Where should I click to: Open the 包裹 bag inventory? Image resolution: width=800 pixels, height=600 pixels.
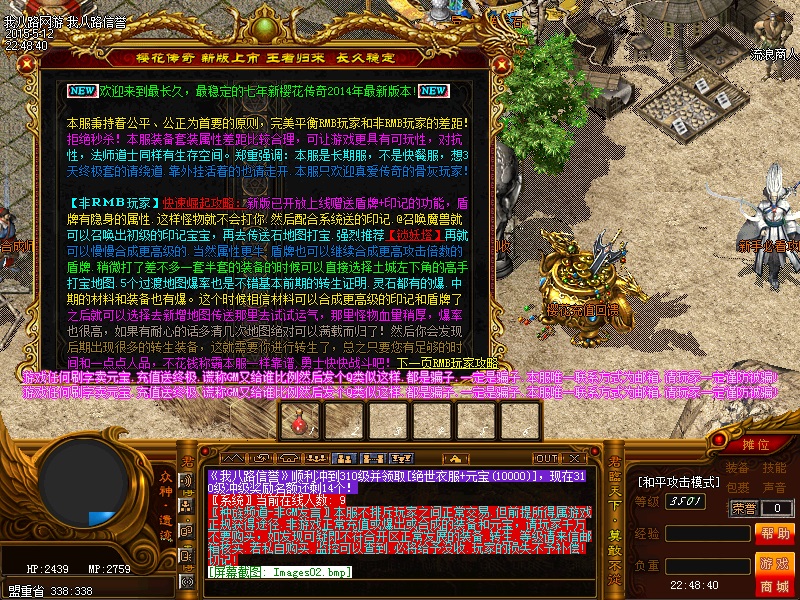click(x=738, y=488)
